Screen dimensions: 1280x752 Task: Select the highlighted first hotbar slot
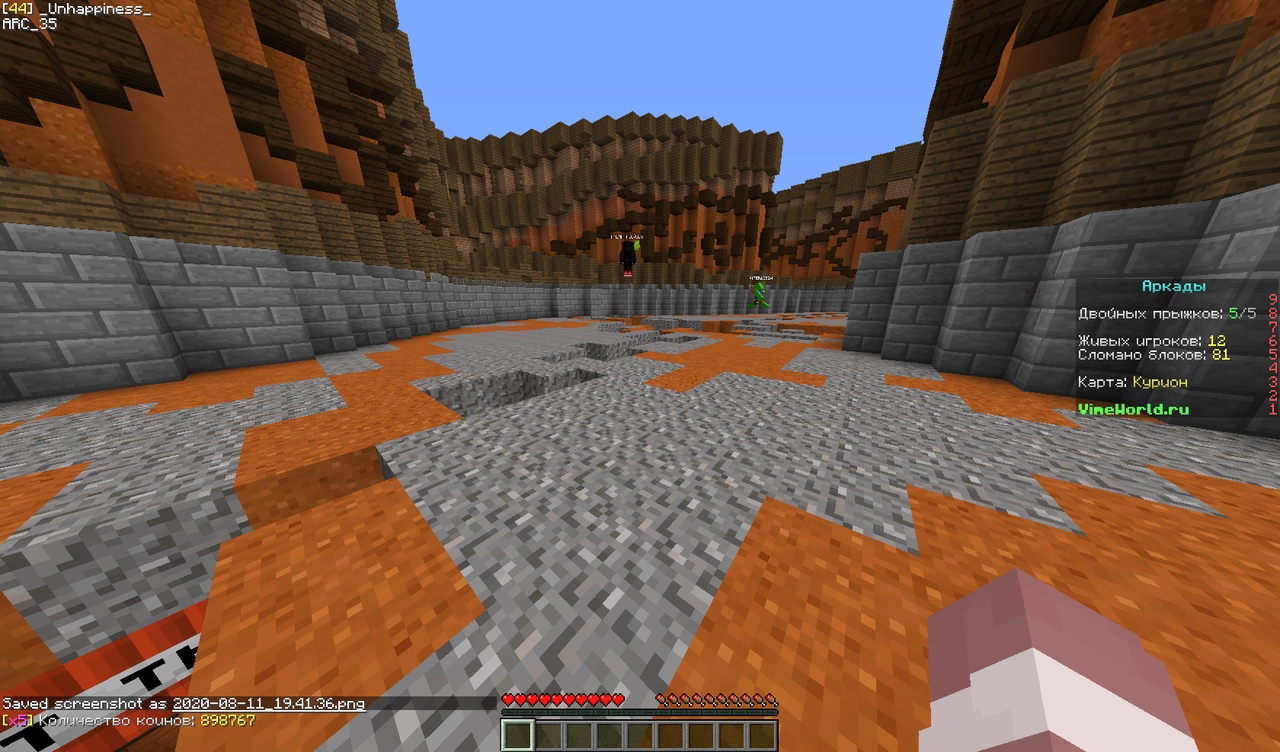pyautogui.click(x=517, y=735)
